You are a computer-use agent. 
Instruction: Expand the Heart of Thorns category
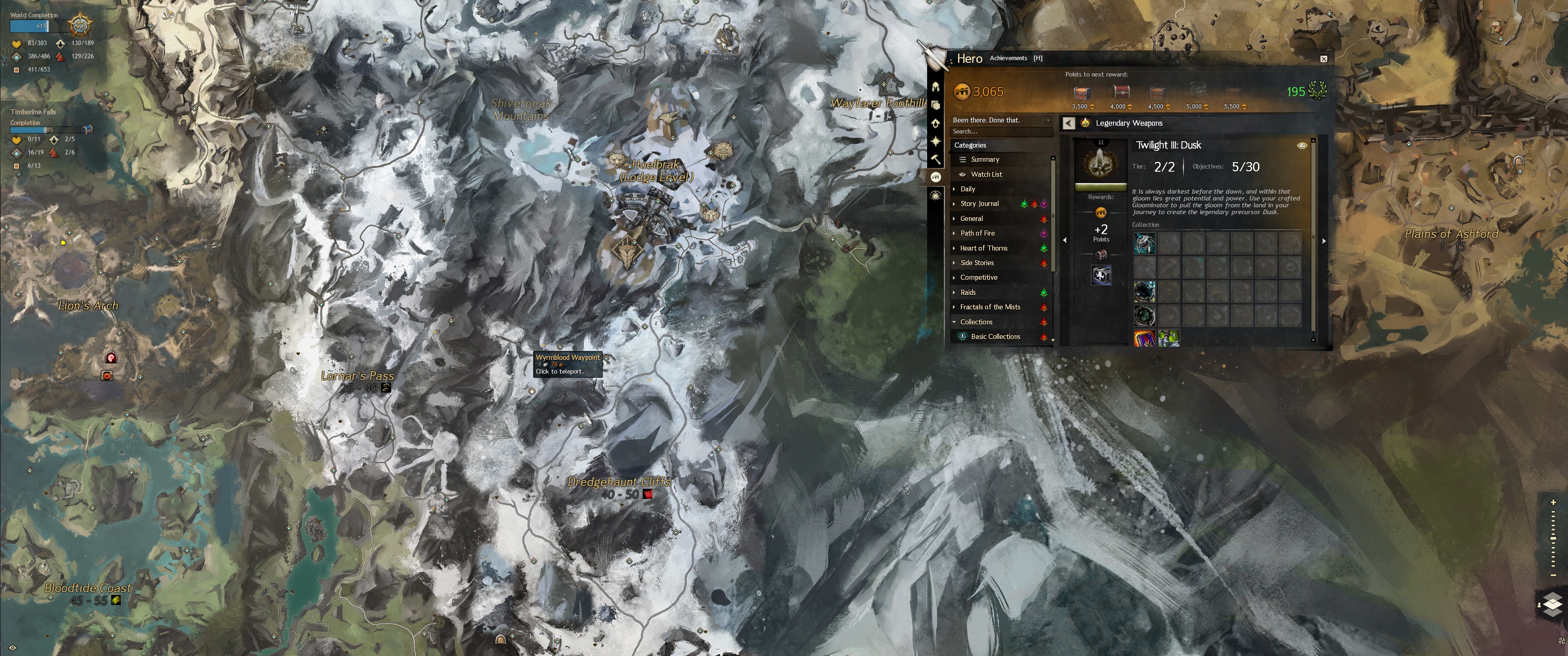983,248
